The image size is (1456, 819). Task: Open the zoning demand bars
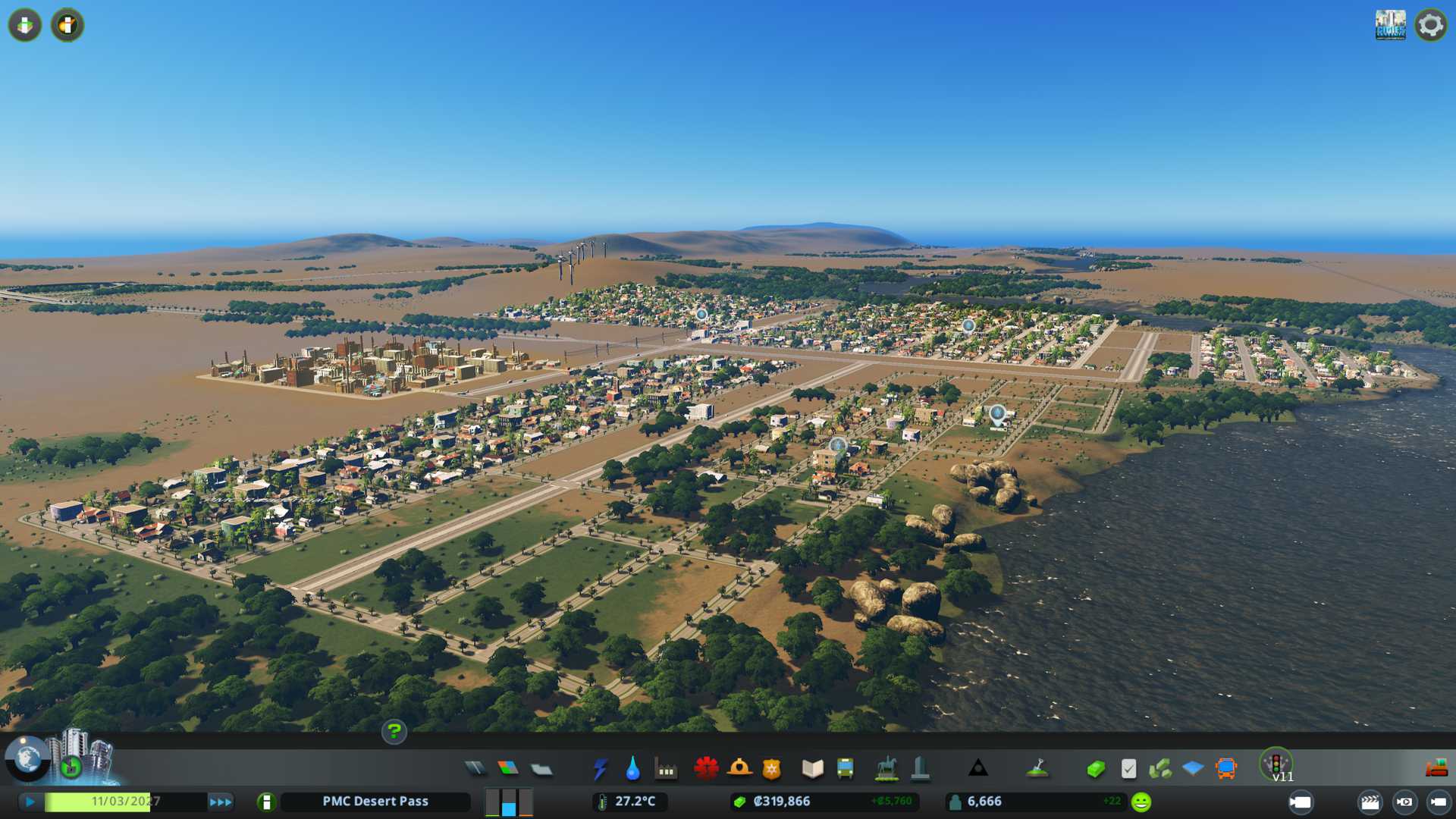click(x=509, y=802)
